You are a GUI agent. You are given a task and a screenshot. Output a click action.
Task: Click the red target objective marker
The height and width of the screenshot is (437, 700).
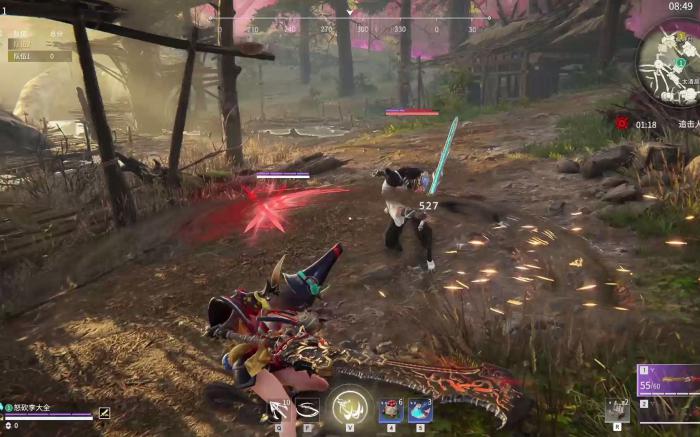click(622, 123)
